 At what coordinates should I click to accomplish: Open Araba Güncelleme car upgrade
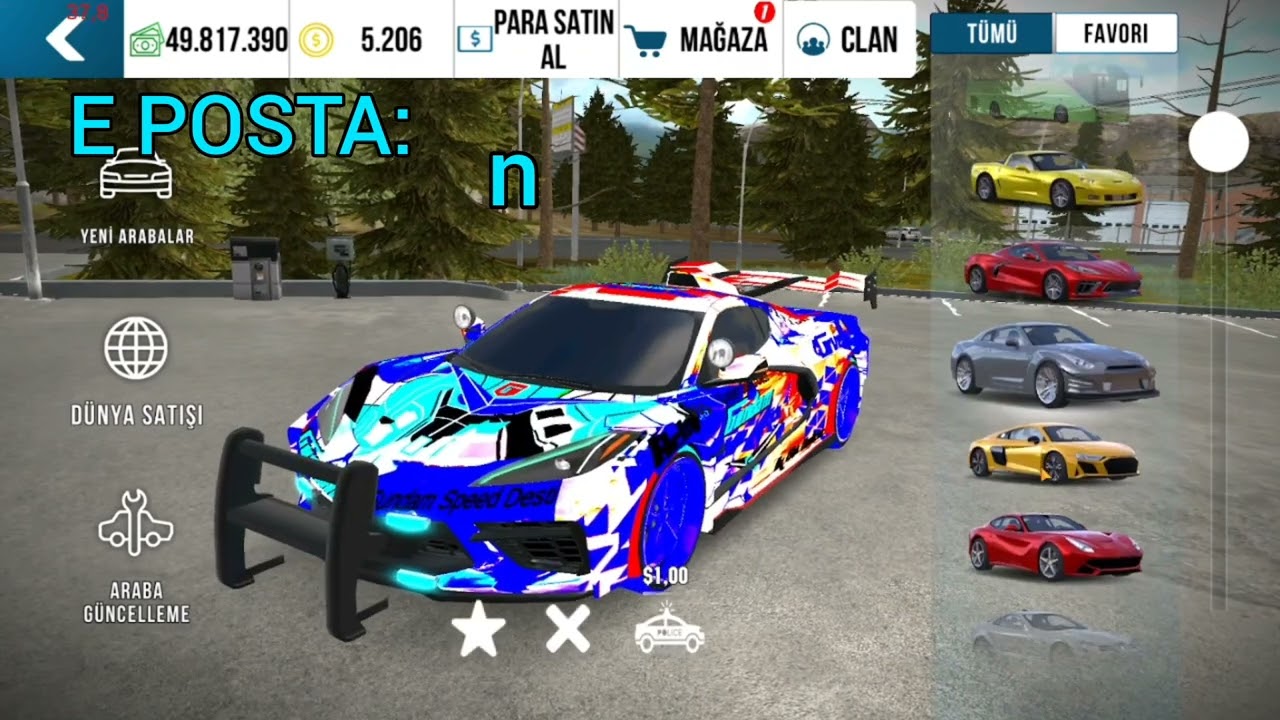click(x=137, y=555)
